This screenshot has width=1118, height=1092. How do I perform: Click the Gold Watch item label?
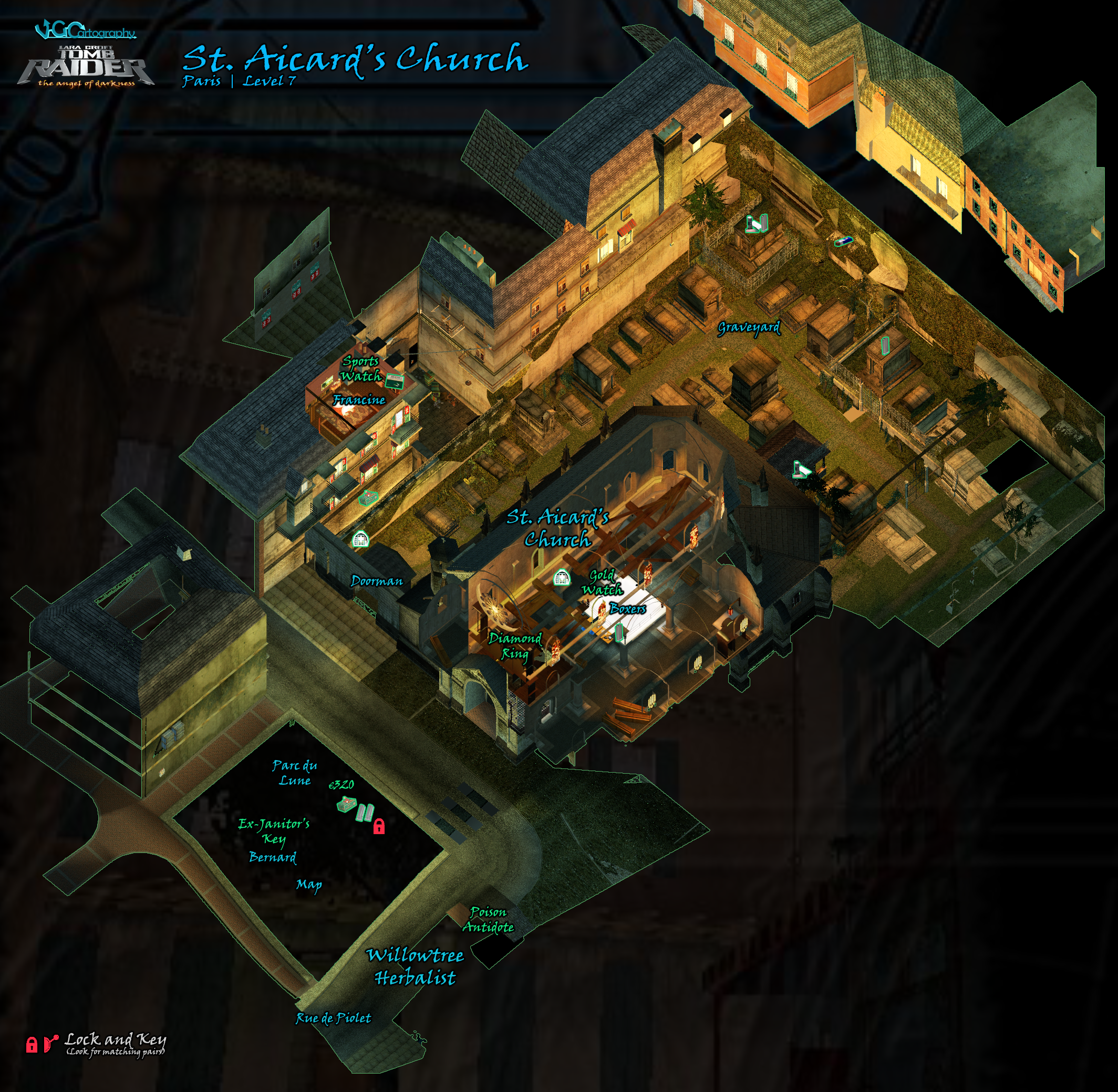coord(602,582)
